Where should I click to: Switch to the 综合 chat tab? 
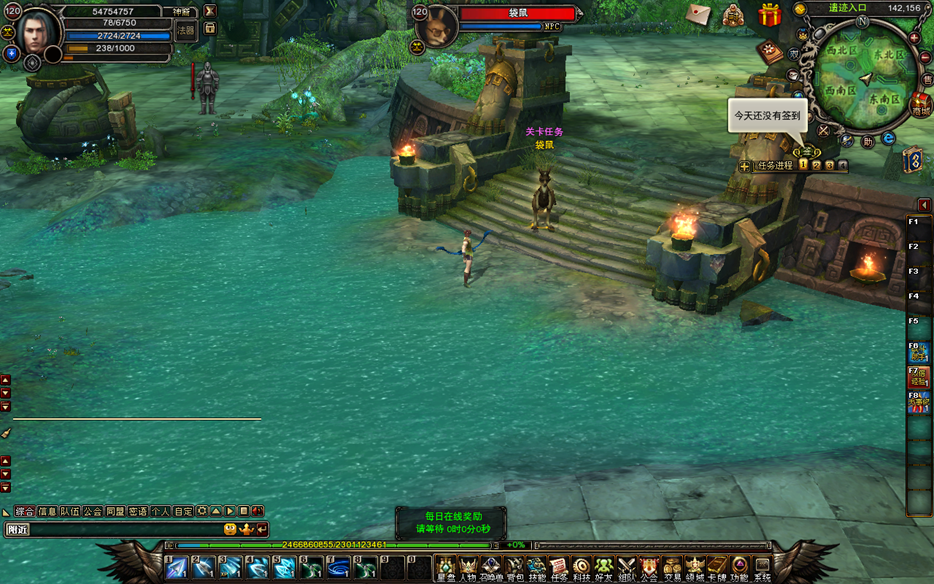(x=25, y=511)
